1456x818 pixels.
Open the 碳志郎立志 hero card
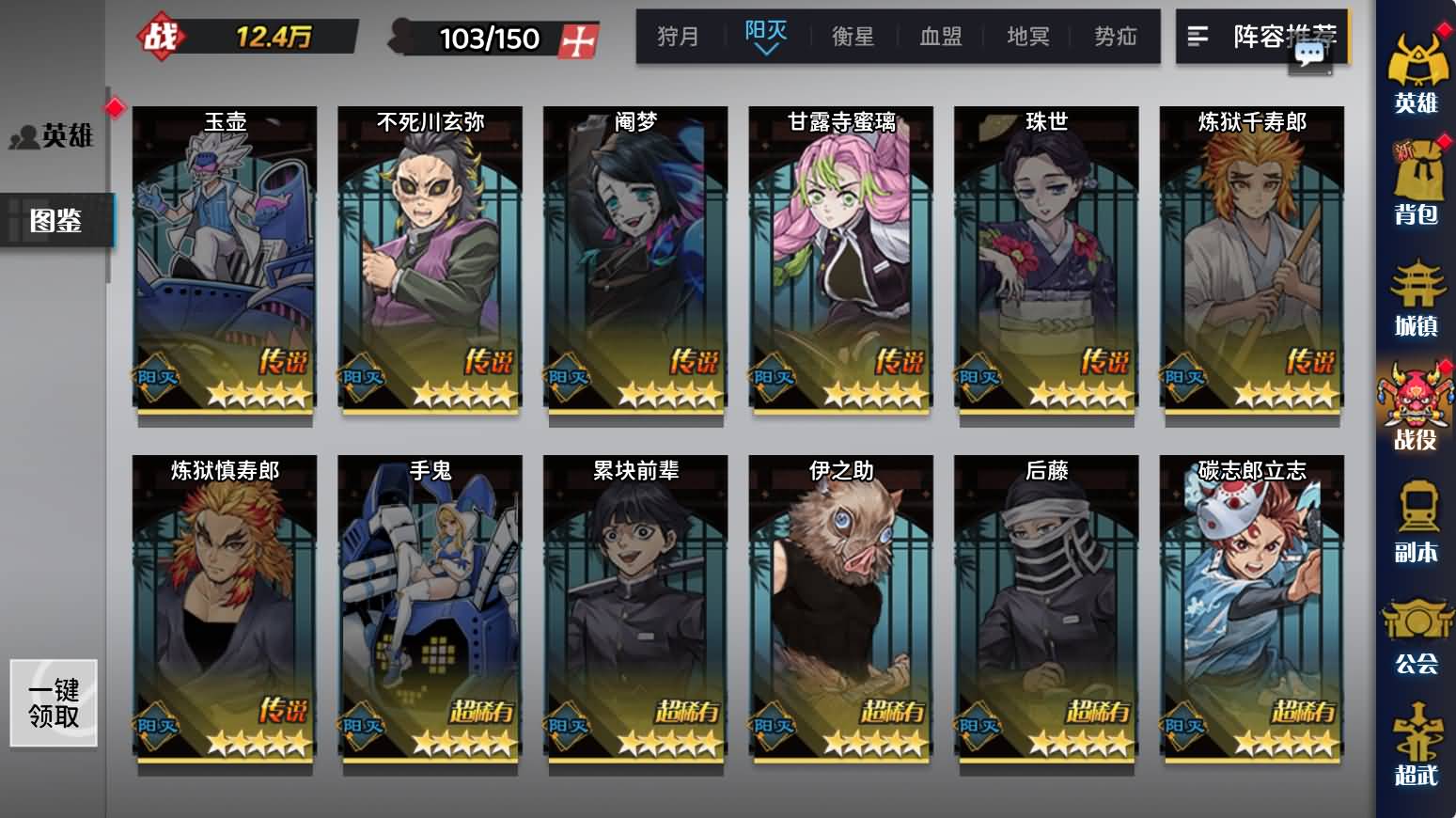1251,607
